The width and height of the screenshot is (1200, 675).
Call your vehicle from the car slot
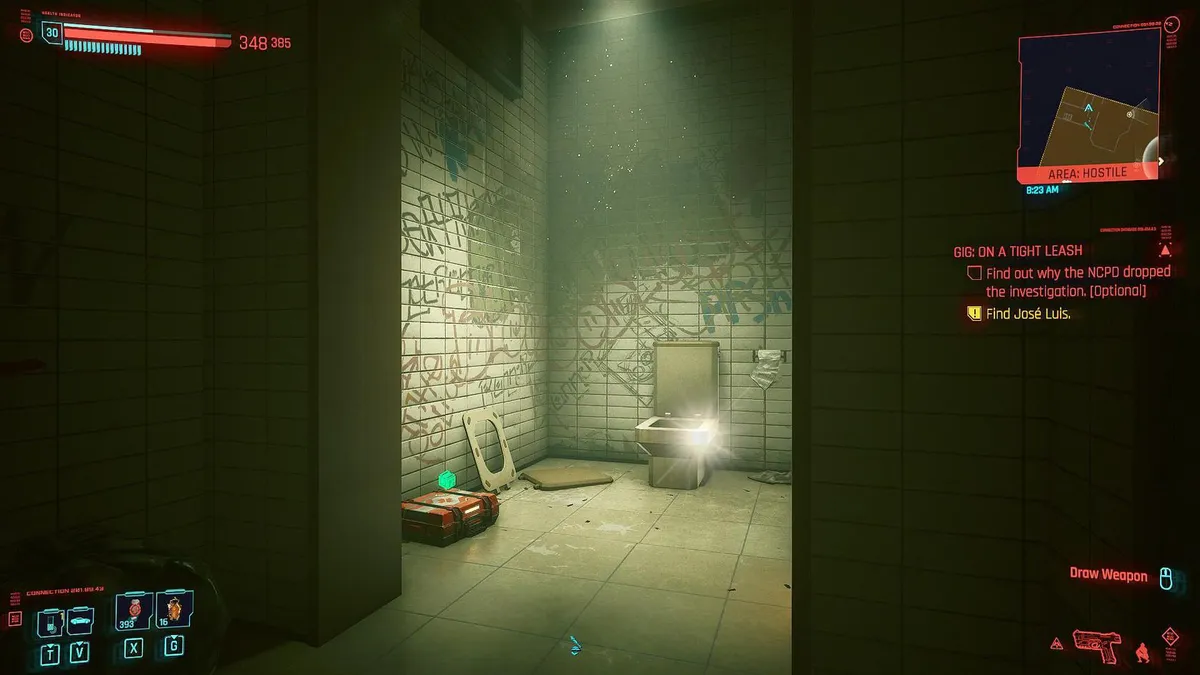(x=80, y=621)
